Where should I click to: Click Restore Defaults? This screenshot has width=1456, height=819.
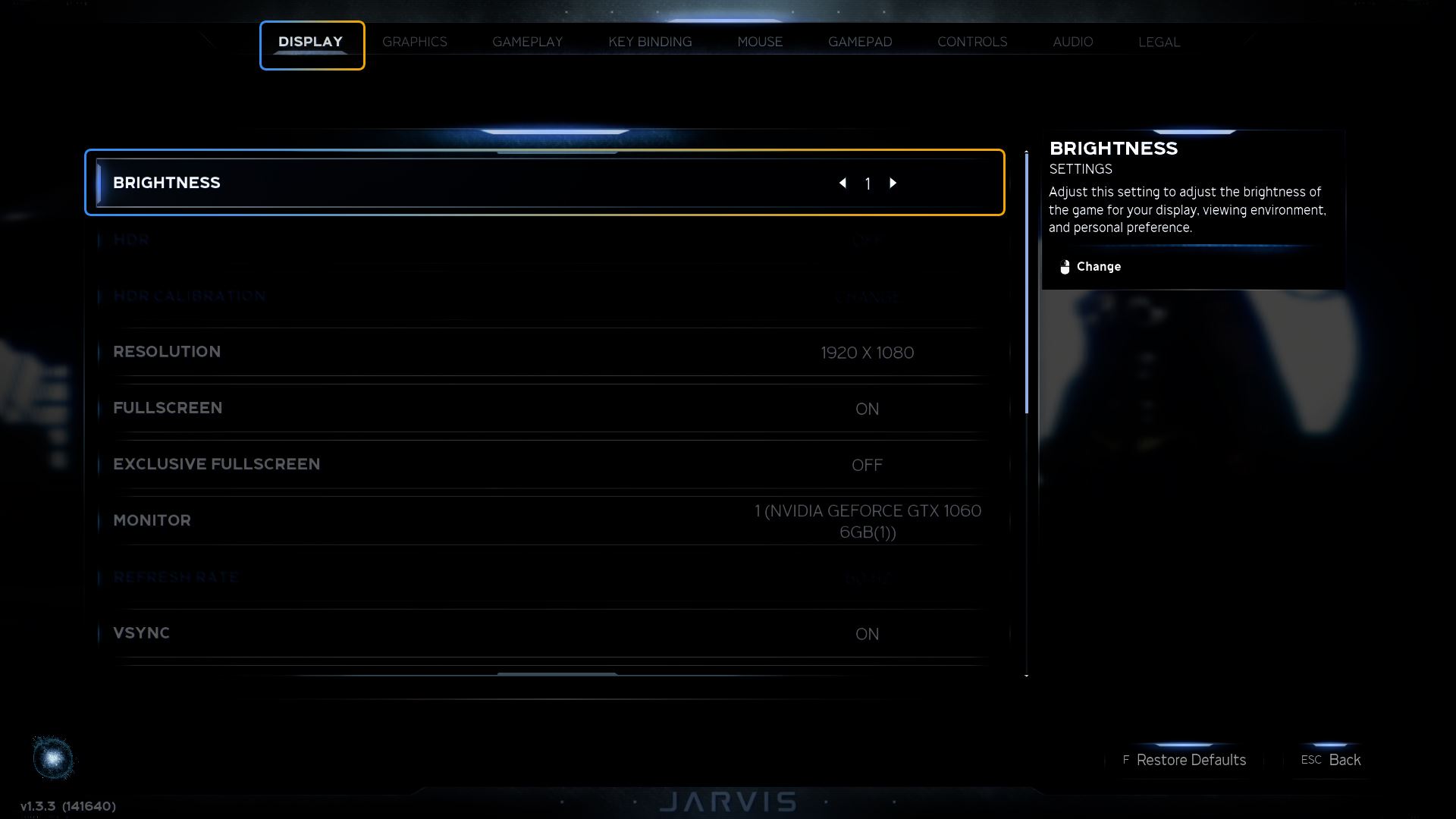[1190, 760]
